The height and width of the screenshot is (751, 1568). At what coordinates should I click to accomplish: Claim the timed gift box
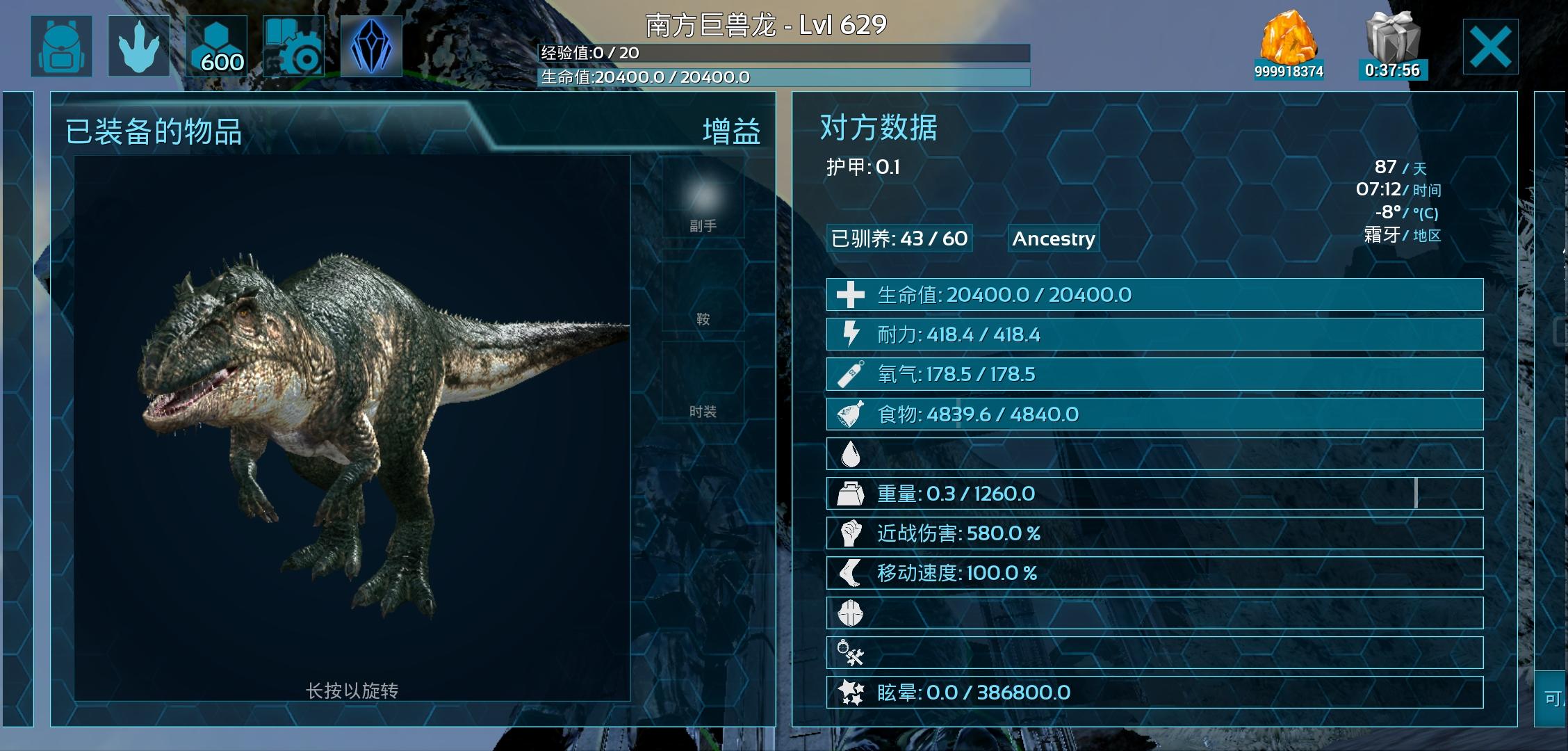pos(1393,45)
